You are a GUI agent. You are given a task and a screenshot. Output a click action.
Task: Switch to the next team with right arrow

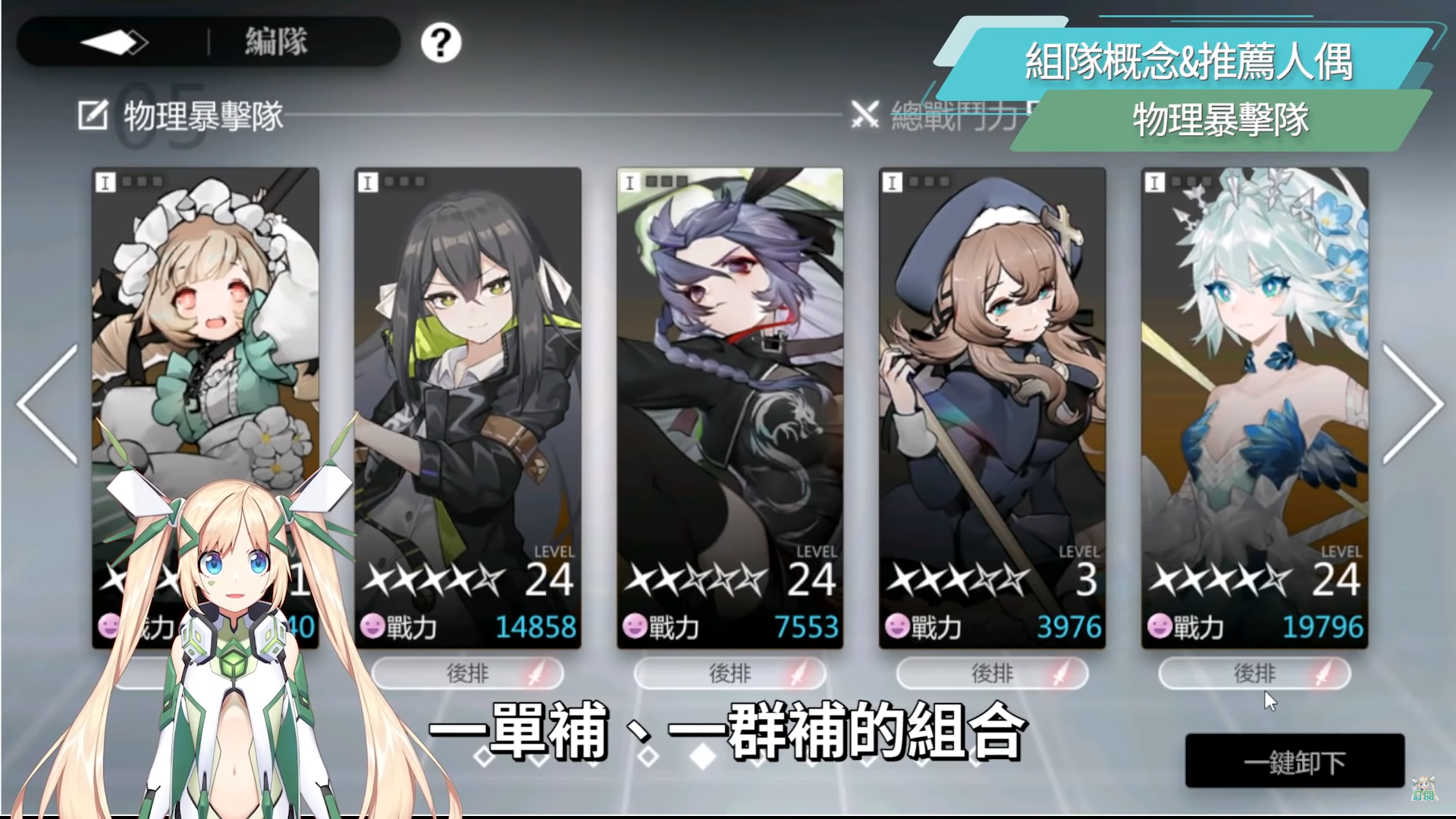coord(1411,403)
